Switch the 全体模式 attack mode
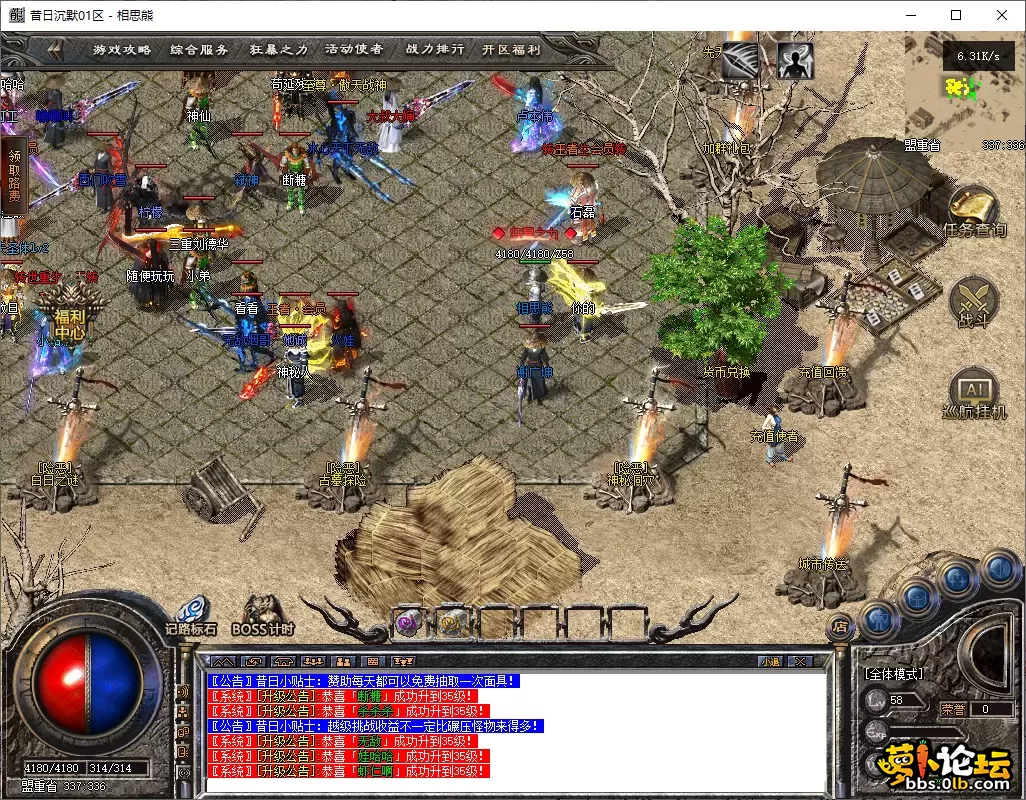The image size is (1026, 800). (x=893, y=674)
